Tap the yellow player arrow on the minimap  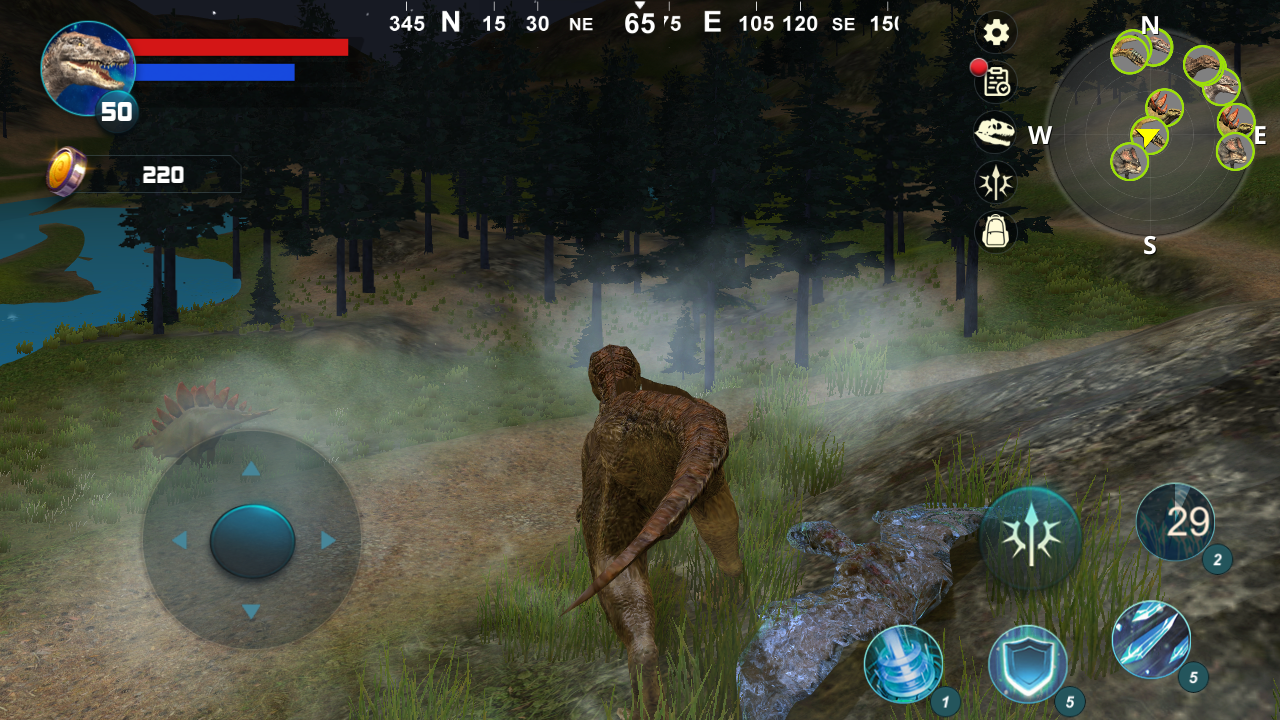(1147, 134)
